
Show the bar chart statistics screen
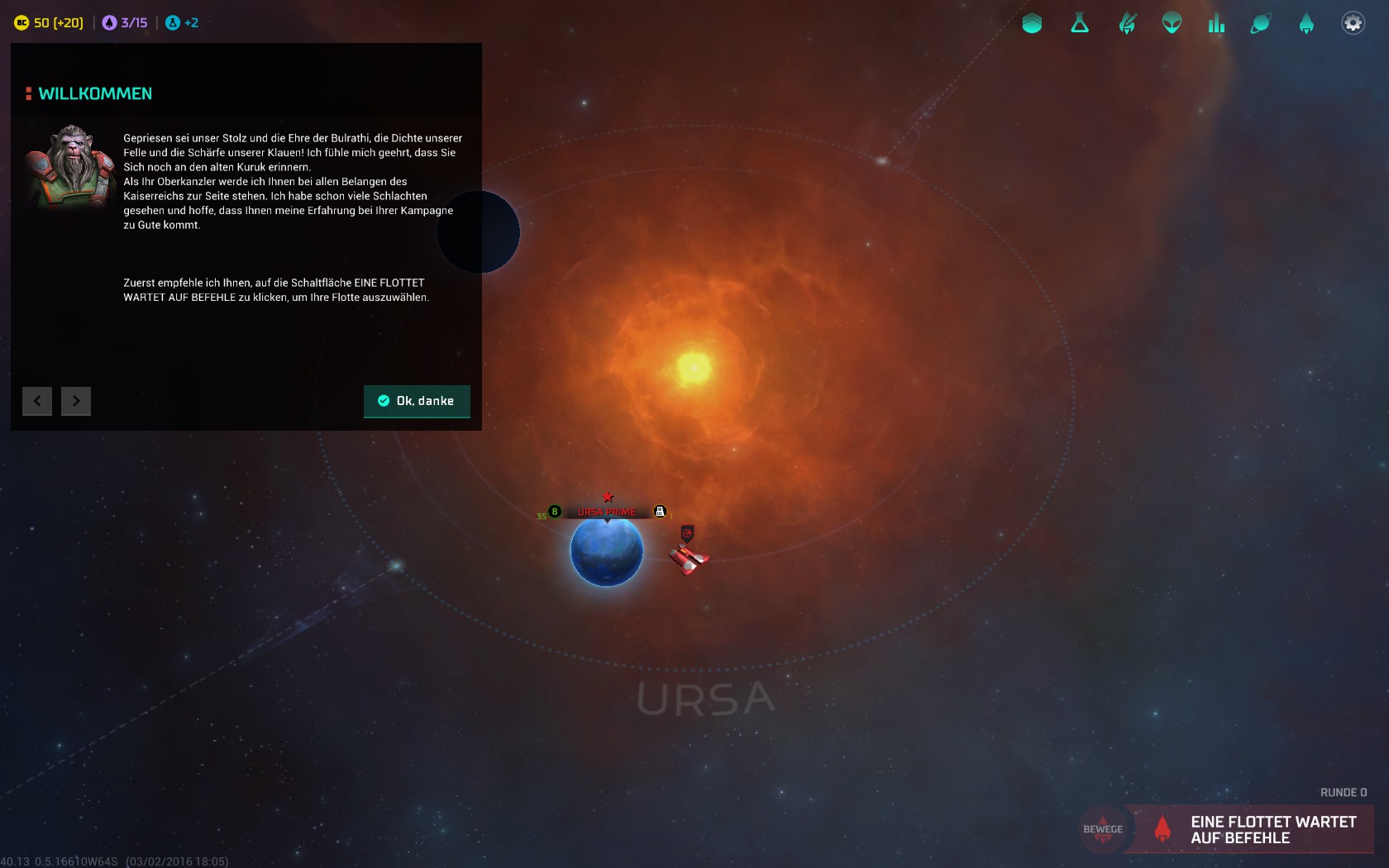1216,23
